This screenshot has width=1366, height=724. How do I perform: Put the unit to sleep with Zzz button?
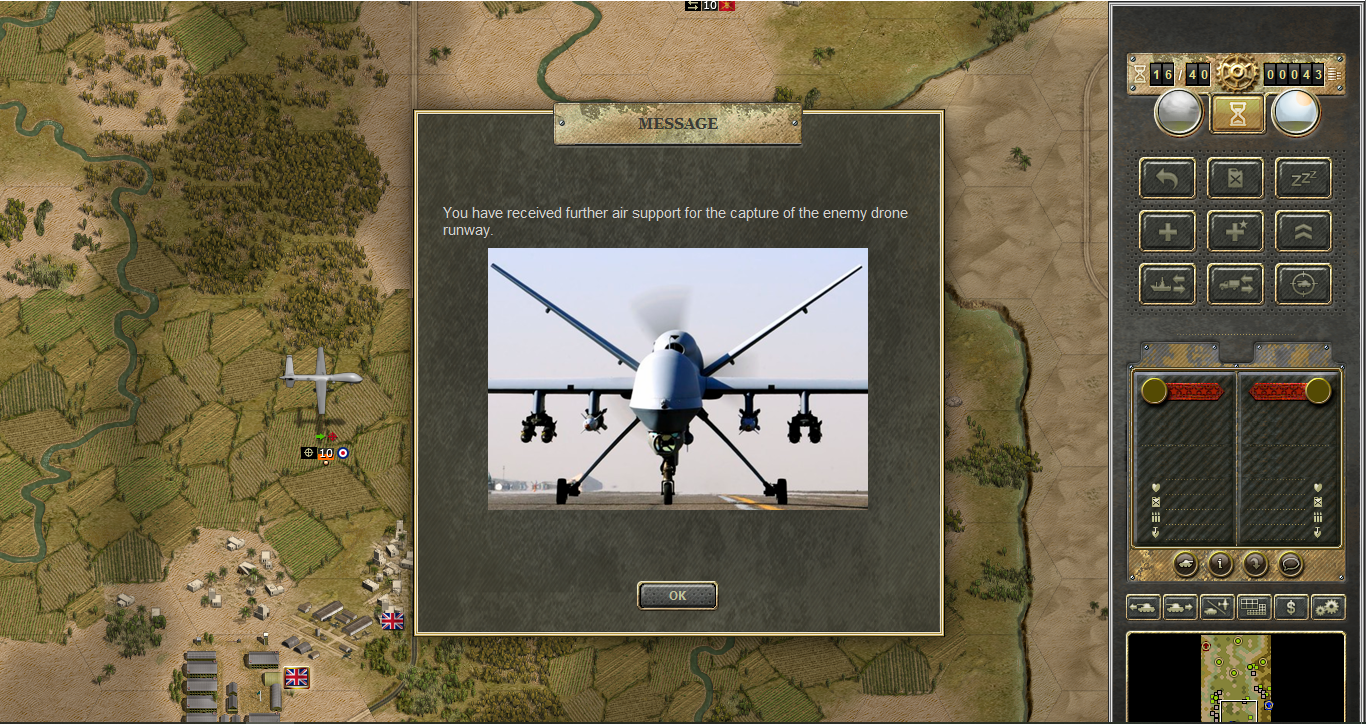(1303, 178)
